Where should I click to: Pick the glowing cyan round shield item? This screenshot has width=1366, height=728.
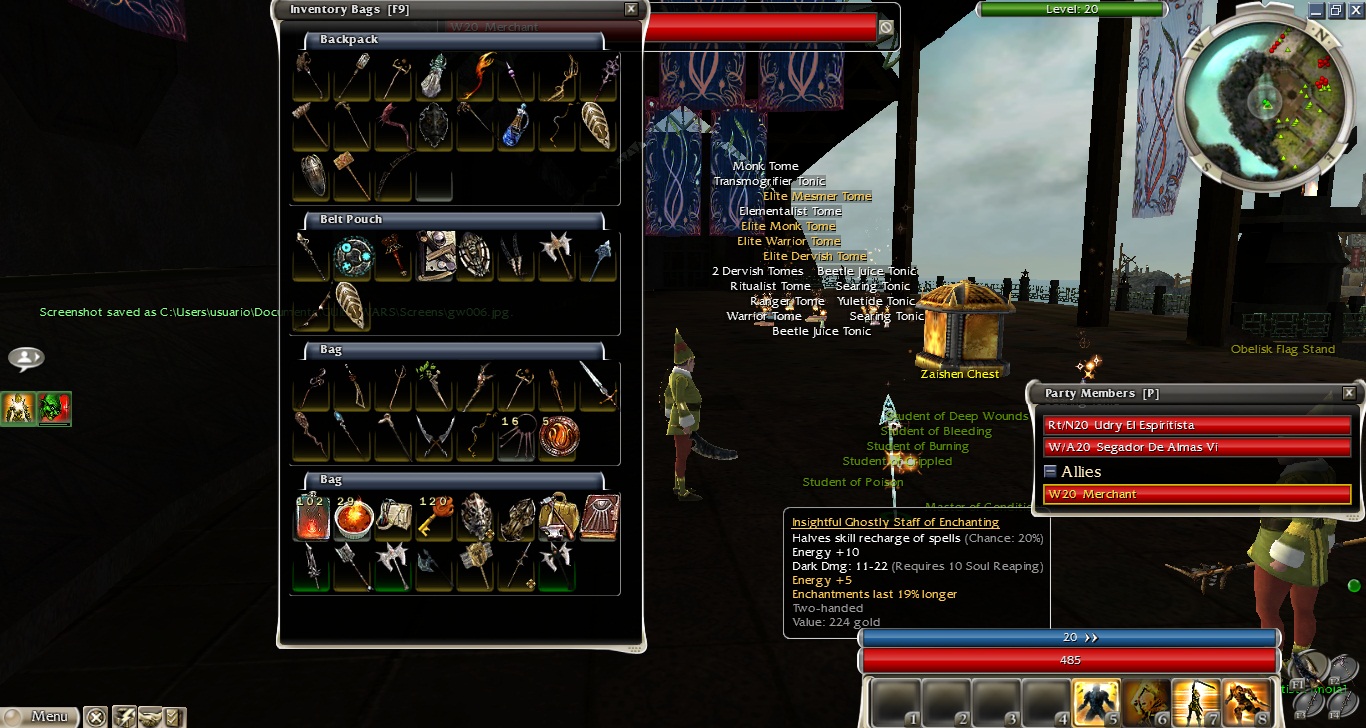pos(353,257)
